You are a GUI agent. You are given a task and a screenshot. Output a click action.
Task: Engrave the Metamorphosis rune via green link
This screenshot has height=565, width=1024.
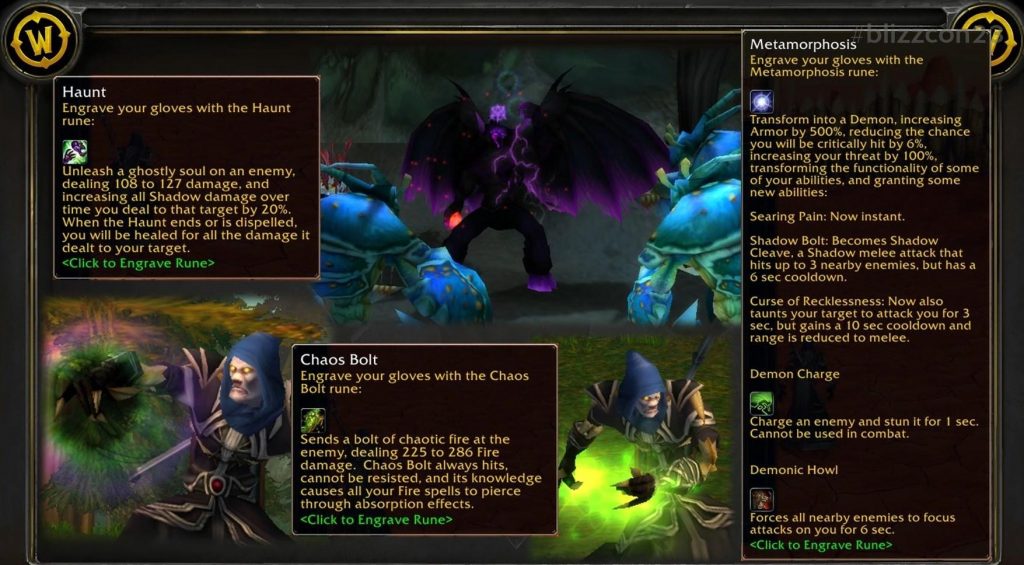[x=820, y=545]
